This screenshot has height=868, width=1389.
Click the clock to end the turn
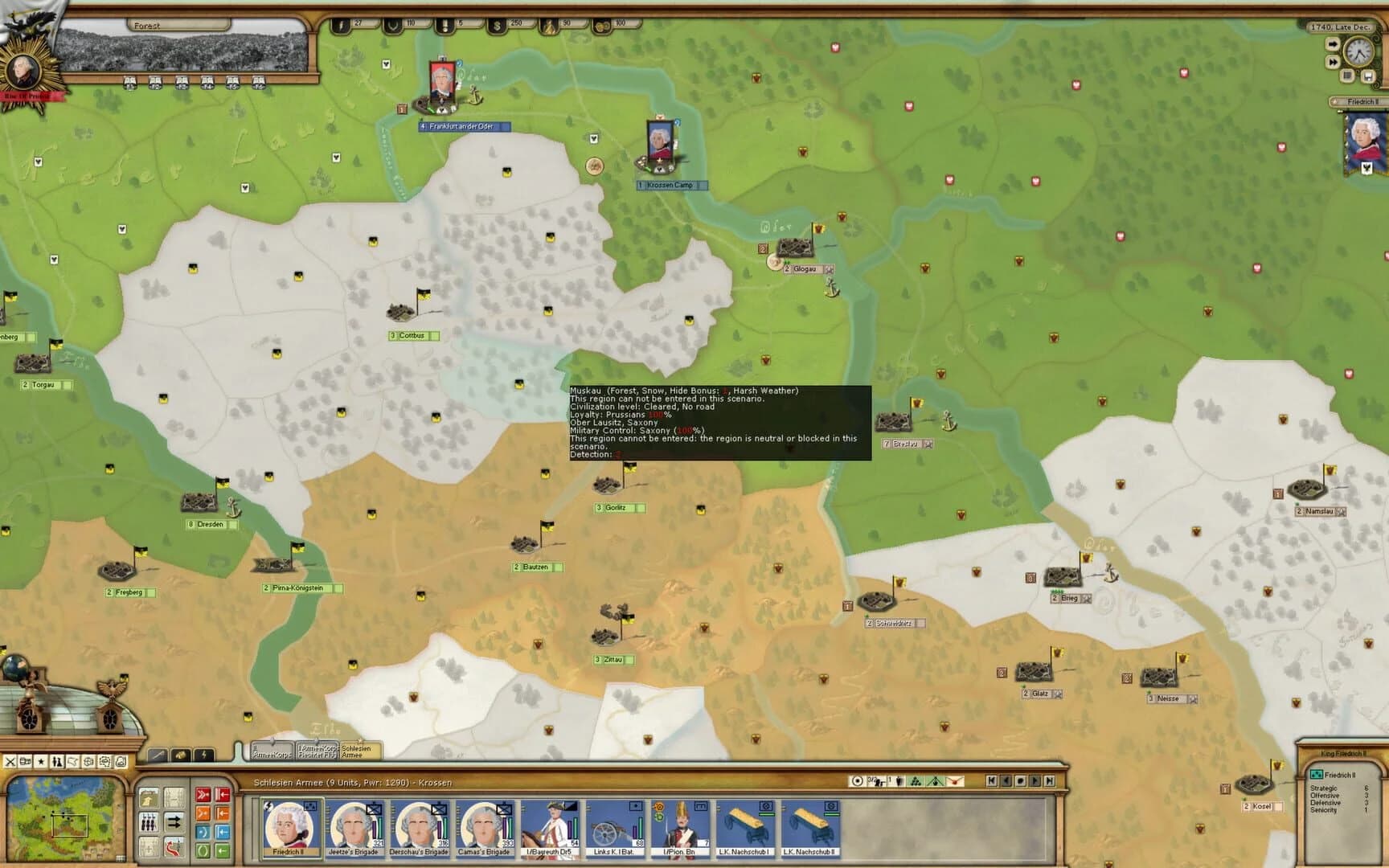click(x=1359, y=51)
